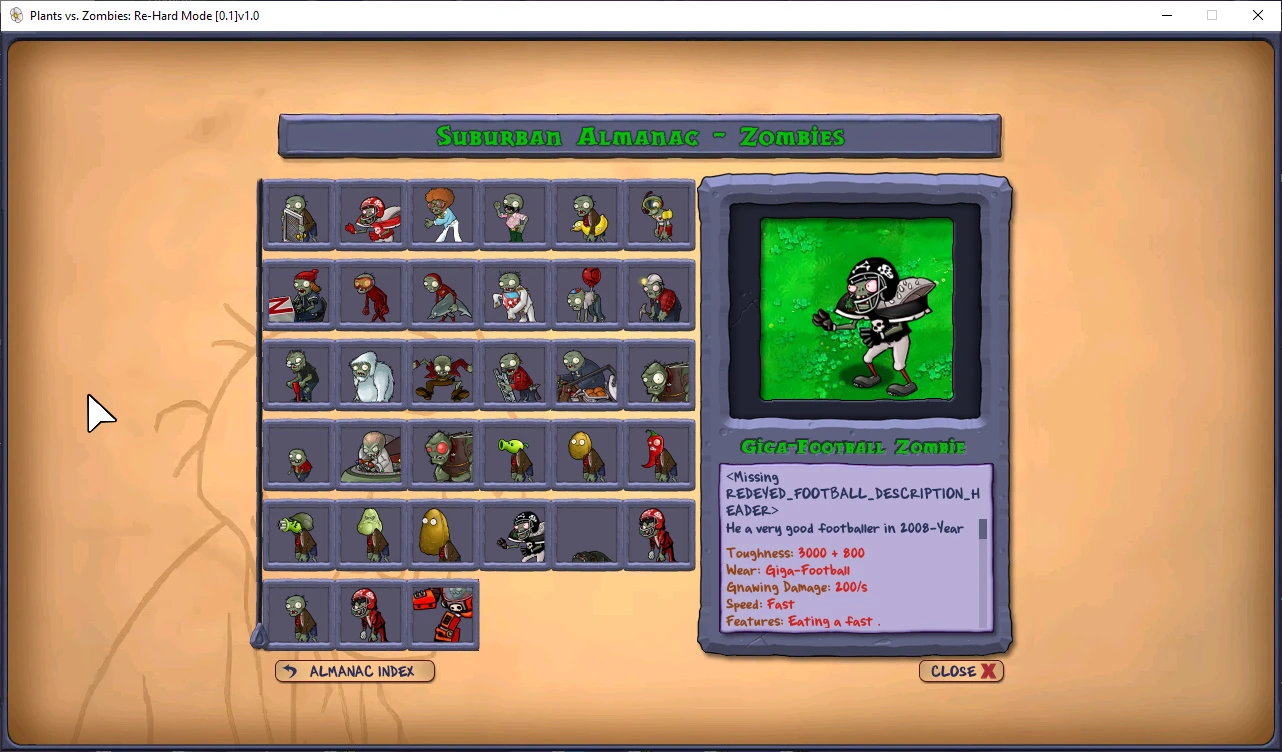Image resolution: width=1282 pixels, height=752 pixels.
Task: Select the Zomboni almanac entry
Action: [x=298, y=293]
